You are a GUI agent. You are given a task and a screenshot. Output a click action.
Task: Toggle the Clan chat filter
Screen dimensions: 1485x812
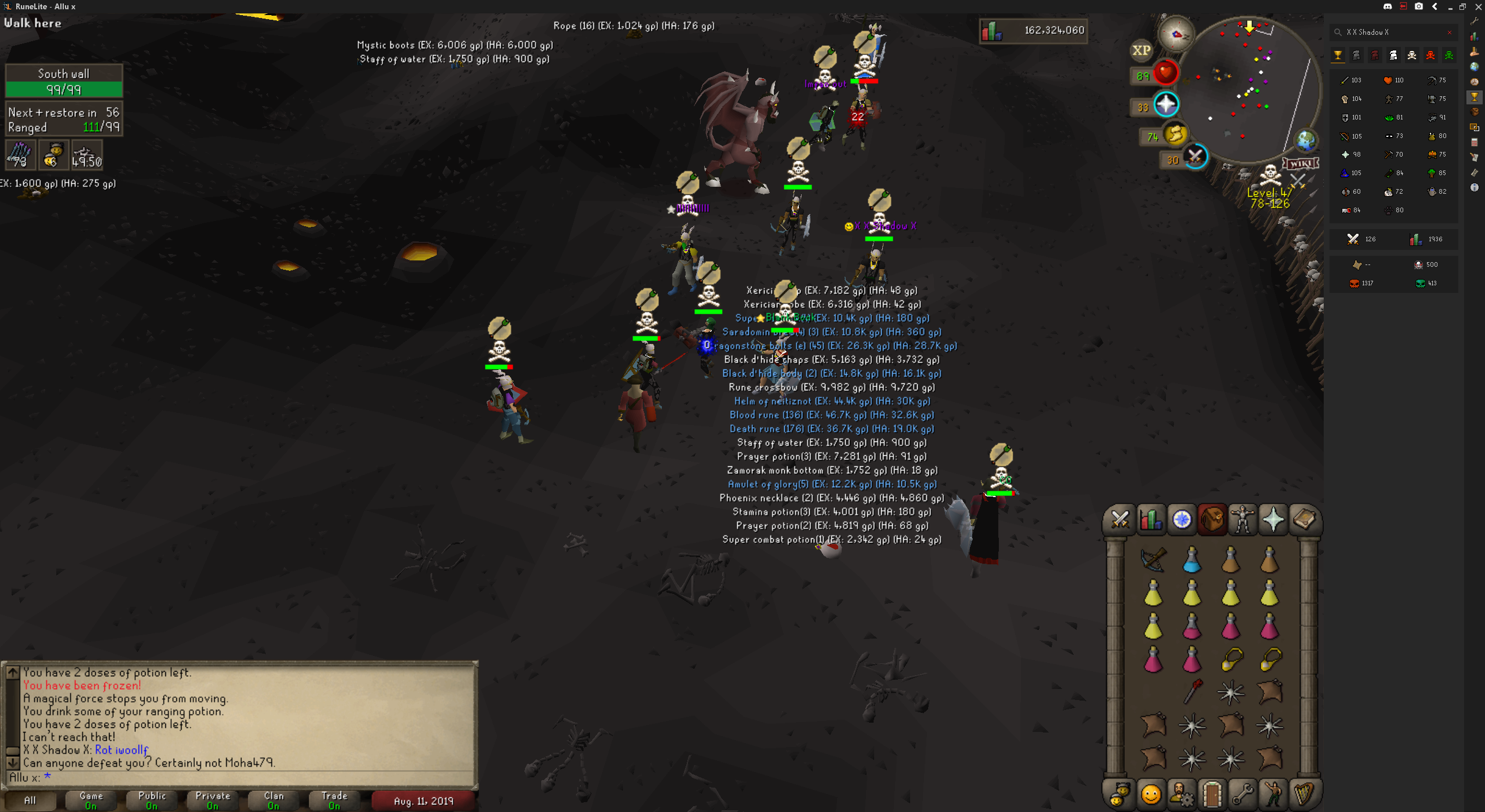(x=274, y=800)
